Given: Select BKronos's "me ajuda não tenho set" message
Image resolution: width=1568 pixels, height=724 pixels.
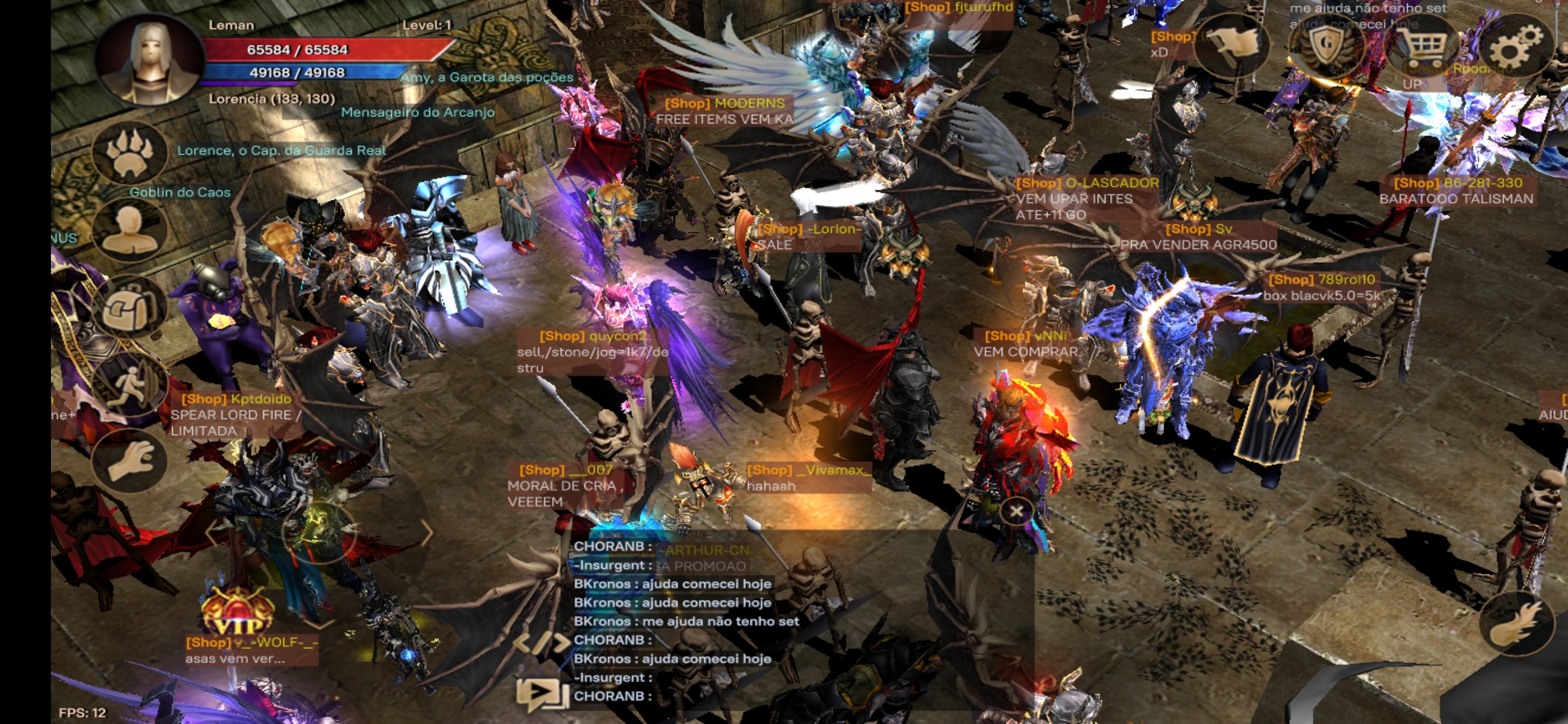Looking at the screenshot, I should (686, 621).
